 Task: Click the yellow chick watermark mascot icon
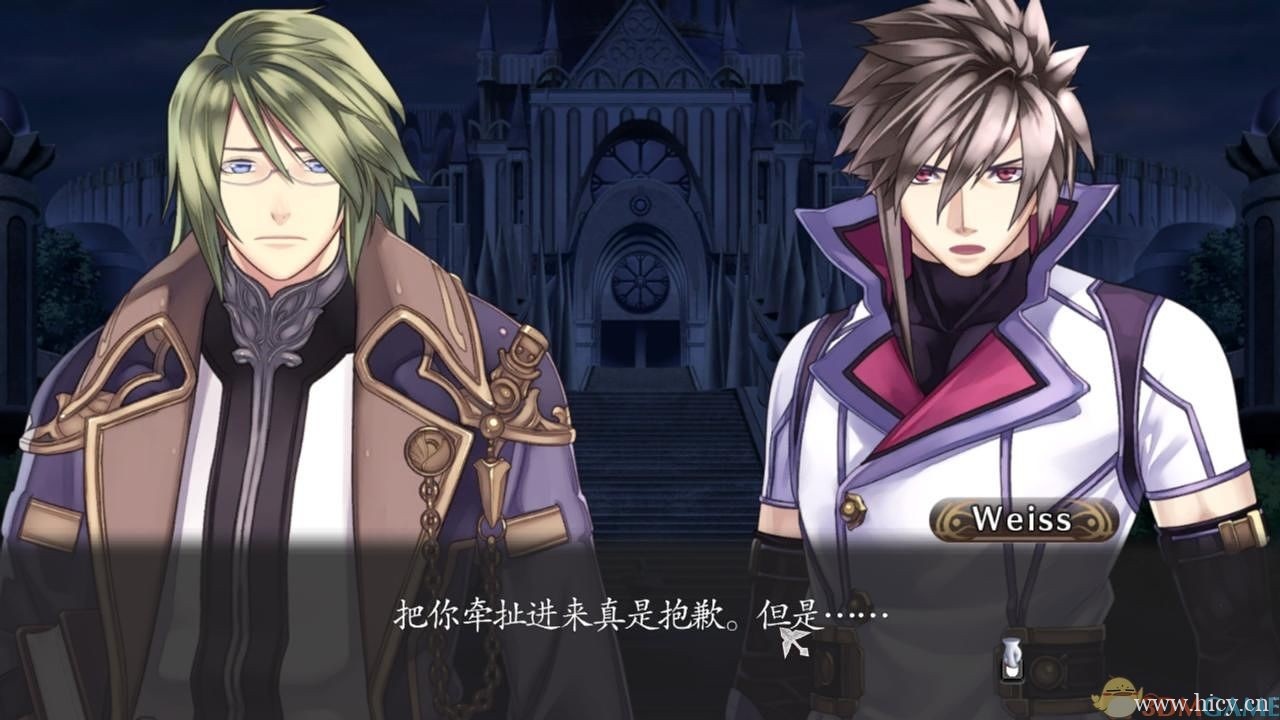[1119, 698]
